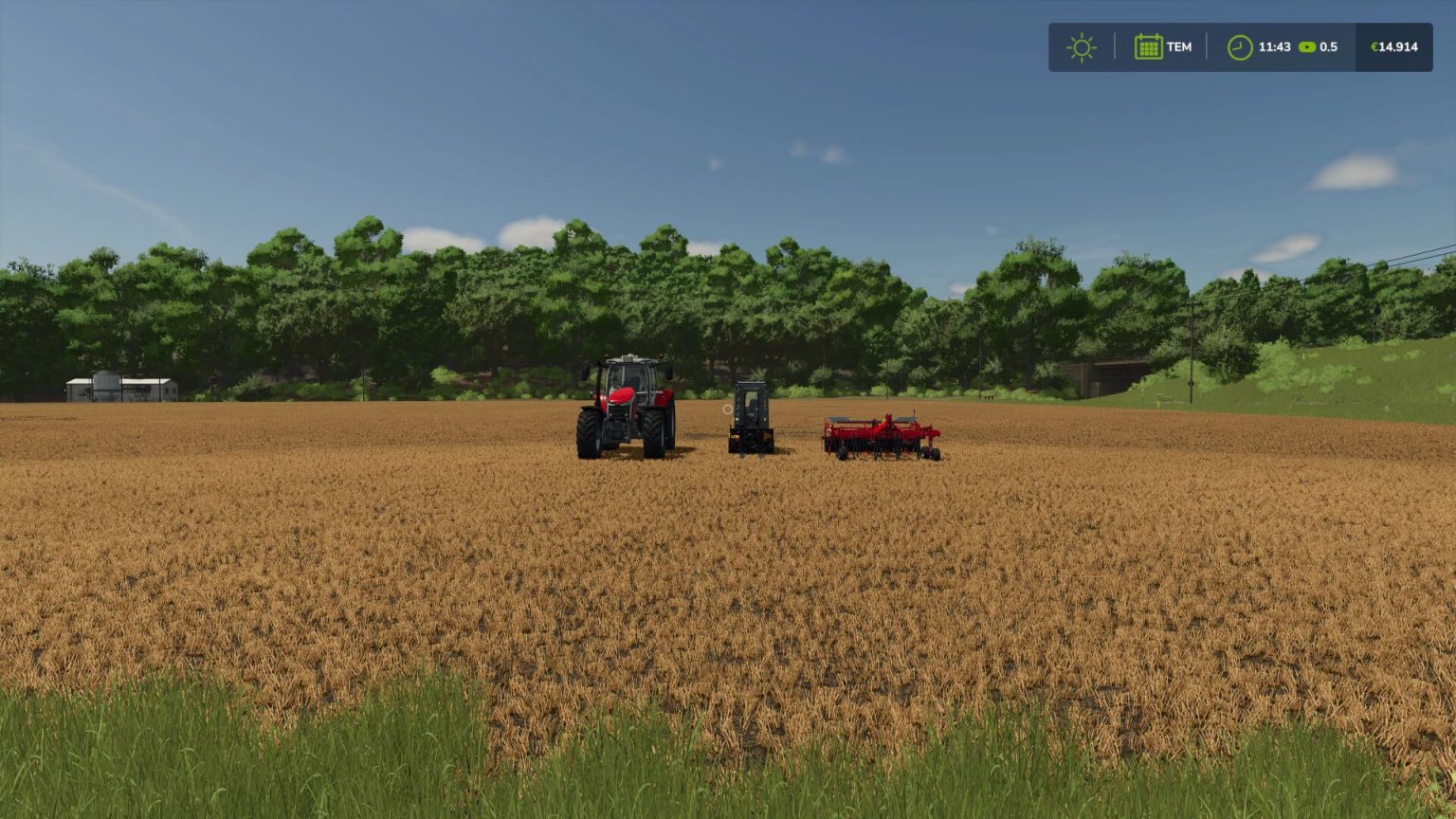The width and height of the screenshot is (1456, 819).
Task: Click the 11:43 time readout
Action: coord(1273,45)
